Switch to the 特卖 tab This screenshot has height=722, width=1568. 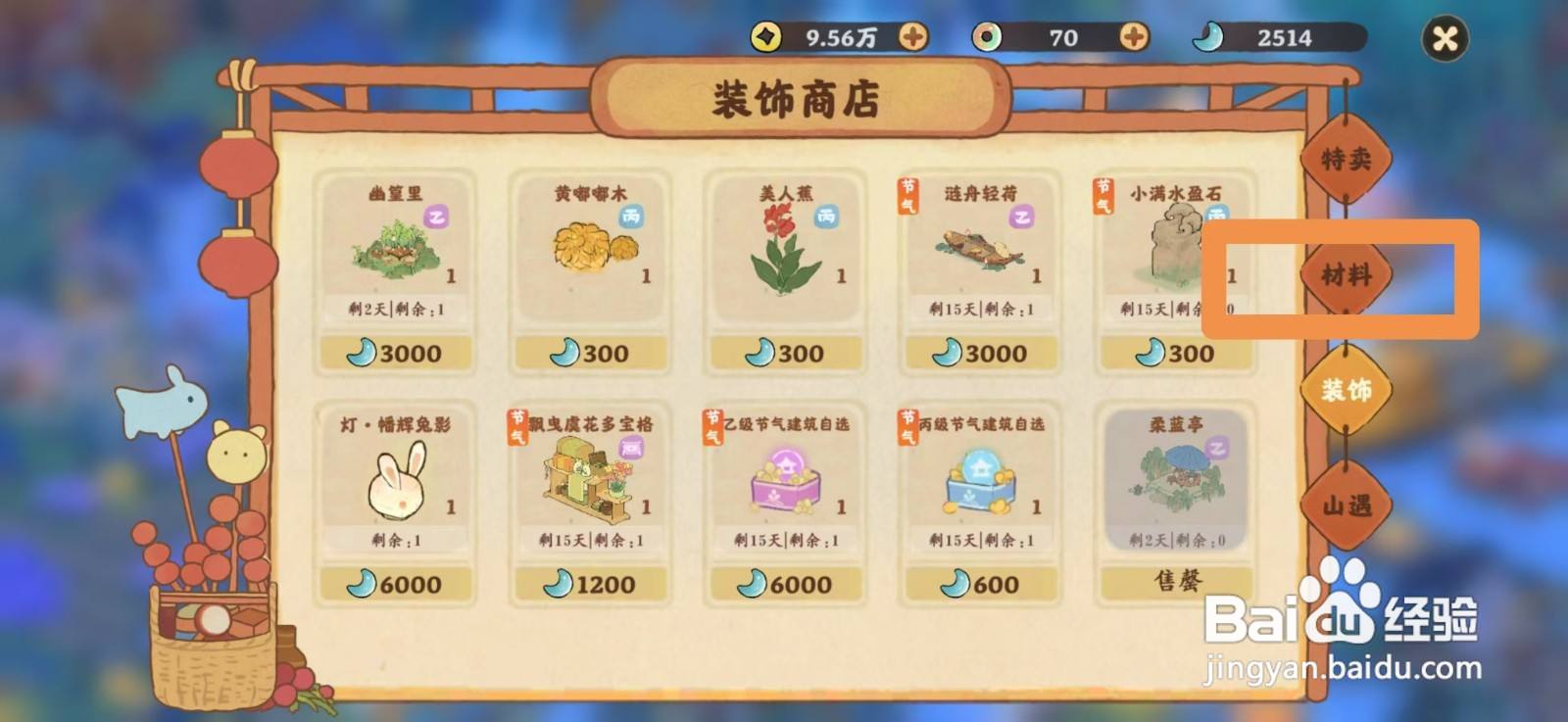(1347, 157)
